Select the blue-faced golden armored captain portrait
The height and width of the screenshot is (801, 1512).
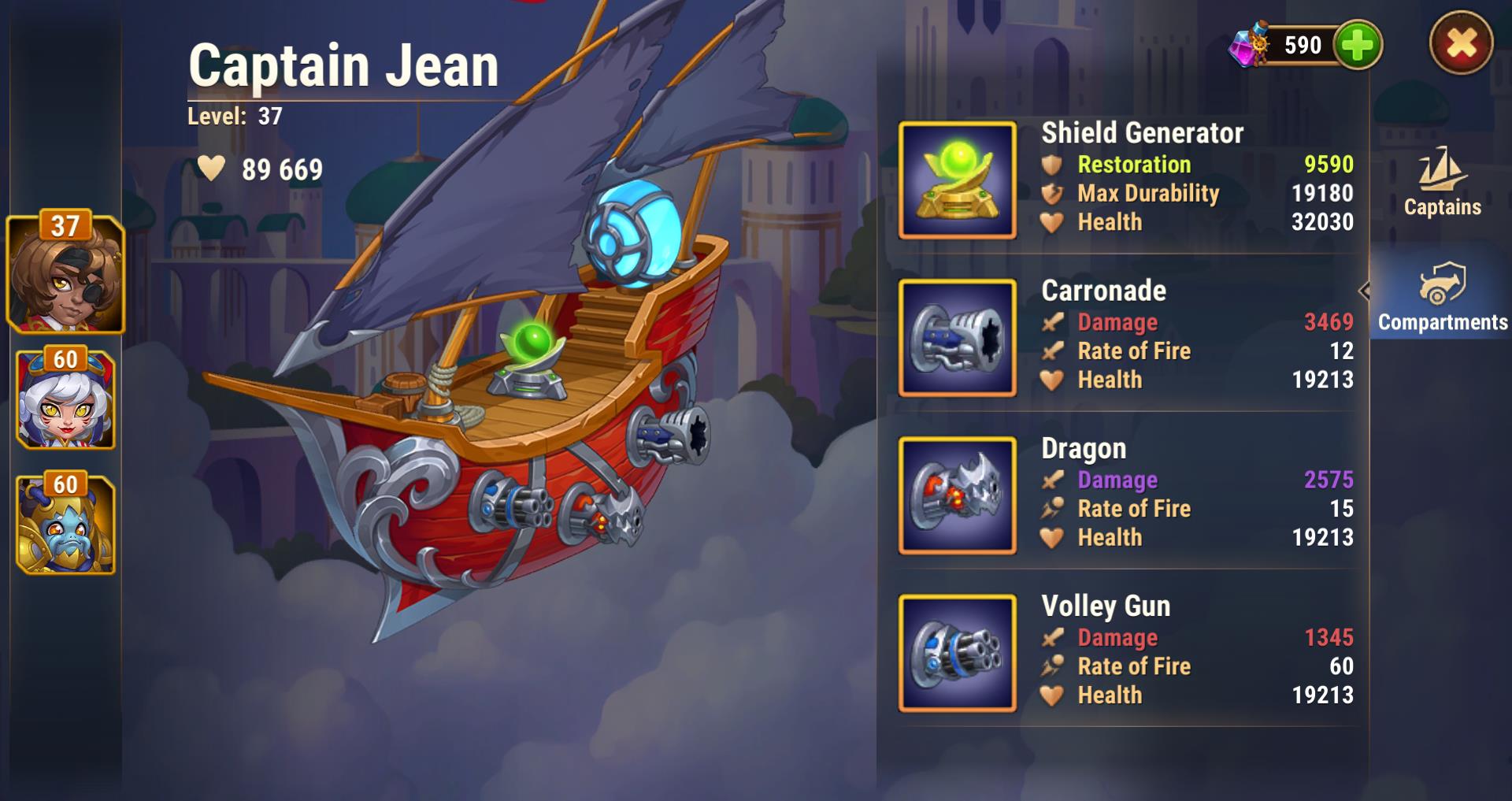65,525
